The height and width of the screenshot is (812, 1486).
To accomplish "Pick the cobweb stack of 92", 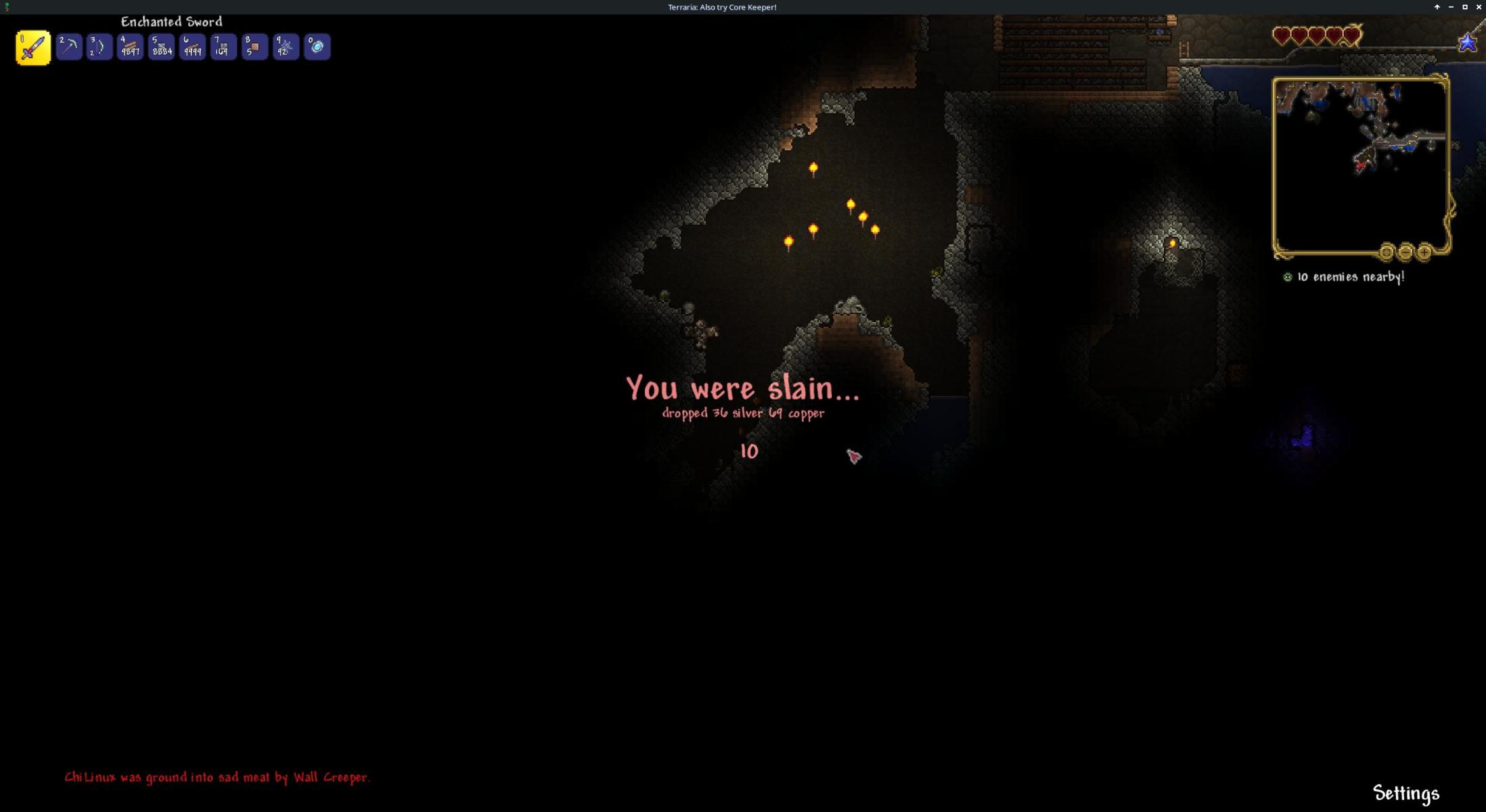I will coord(286,47).
